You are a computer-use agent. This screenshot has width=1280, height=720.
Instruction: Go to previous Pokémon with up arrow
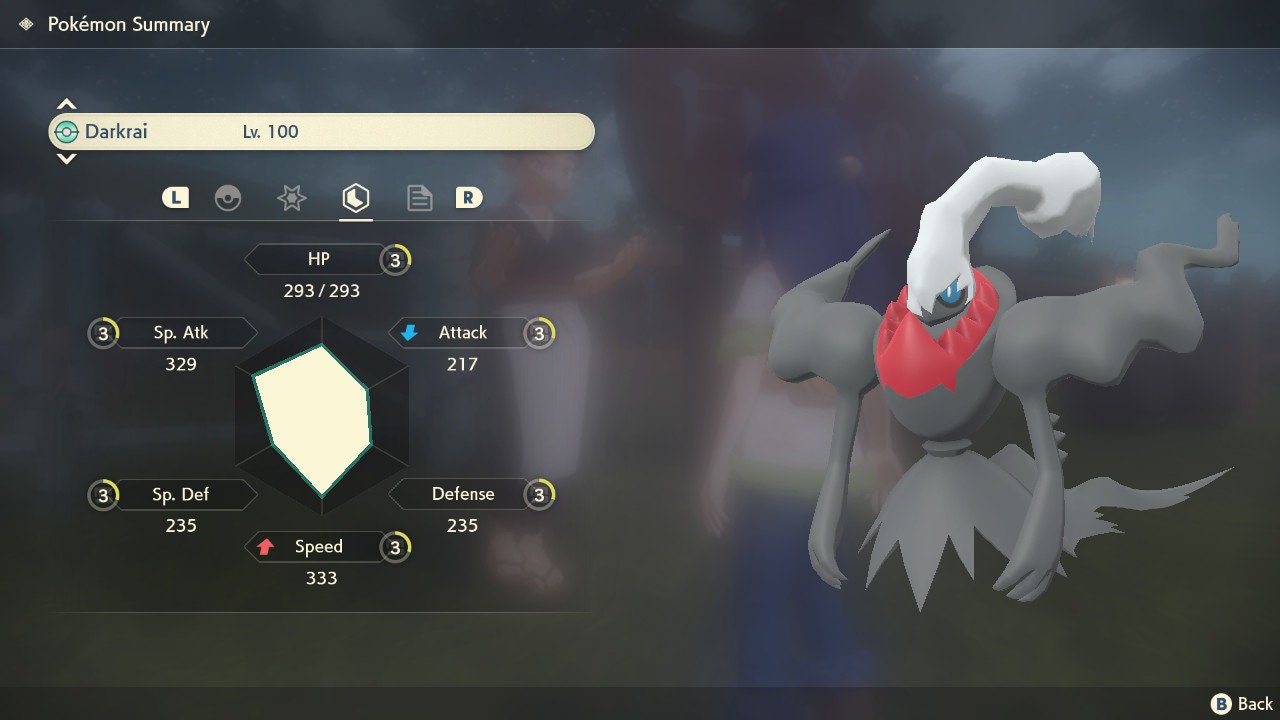point(66,104)
